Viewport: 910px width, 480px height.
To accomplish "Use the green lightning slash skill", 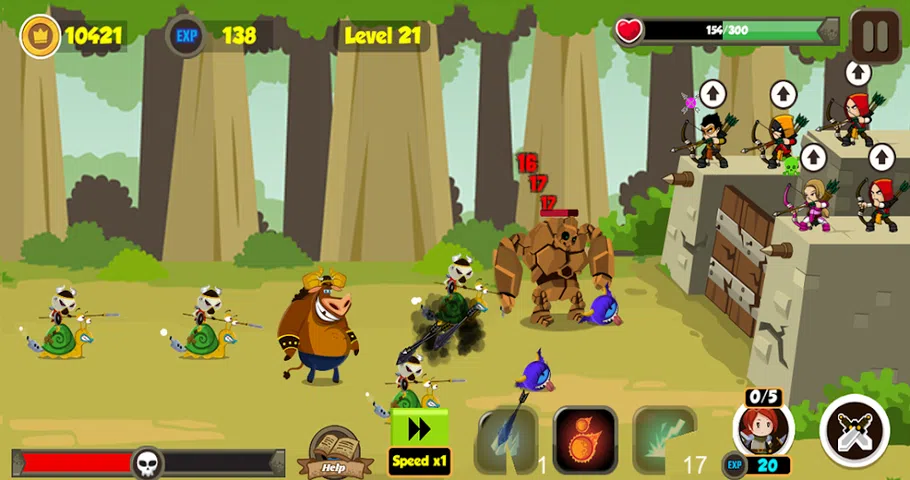I will tap(663, 438).
